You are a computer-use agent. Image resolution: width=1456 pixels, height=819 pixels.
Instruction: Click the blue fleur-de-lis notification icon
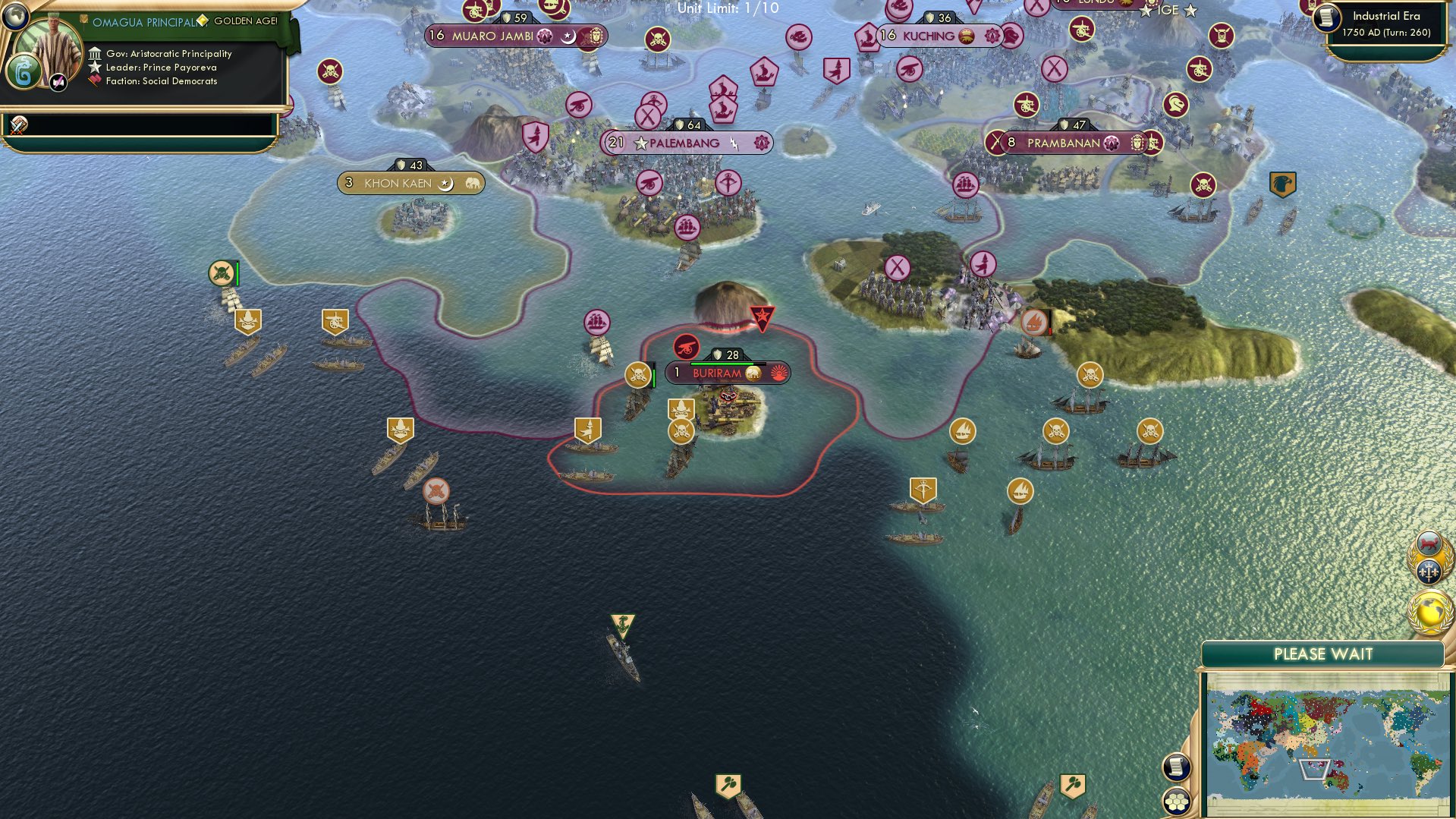tap(1429, 572)
